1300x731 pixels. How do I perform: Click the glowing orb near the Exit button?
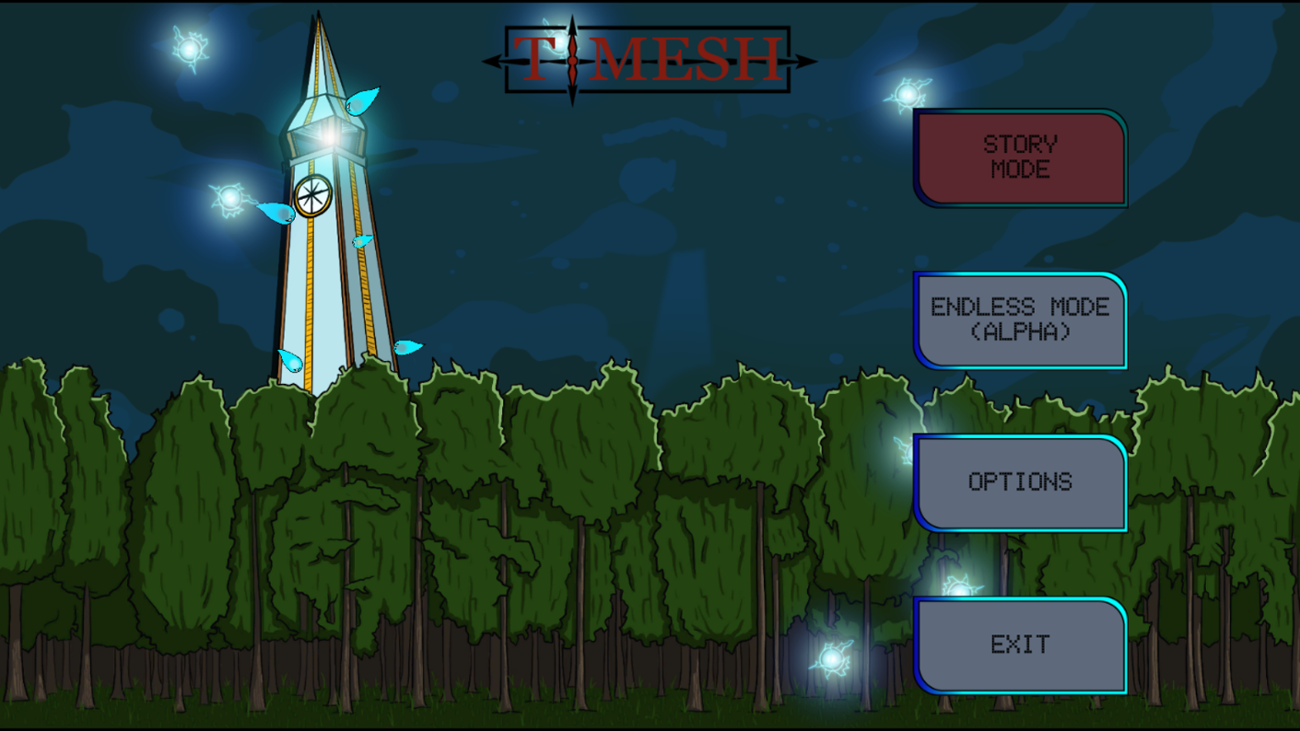click(832, 655)
